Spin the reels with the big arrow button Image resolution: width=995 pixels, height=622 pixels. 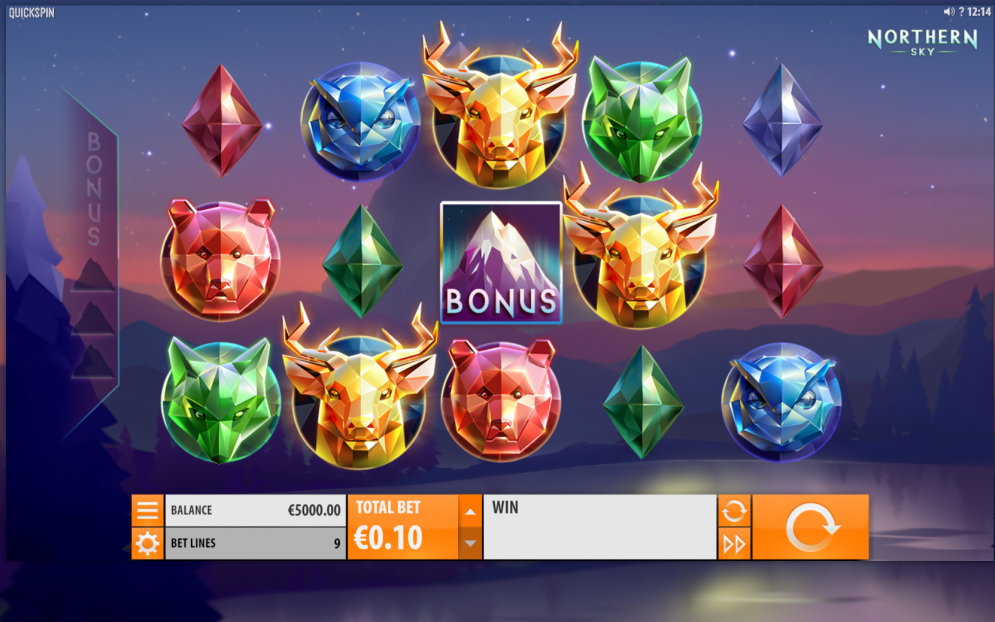point(810,527)
